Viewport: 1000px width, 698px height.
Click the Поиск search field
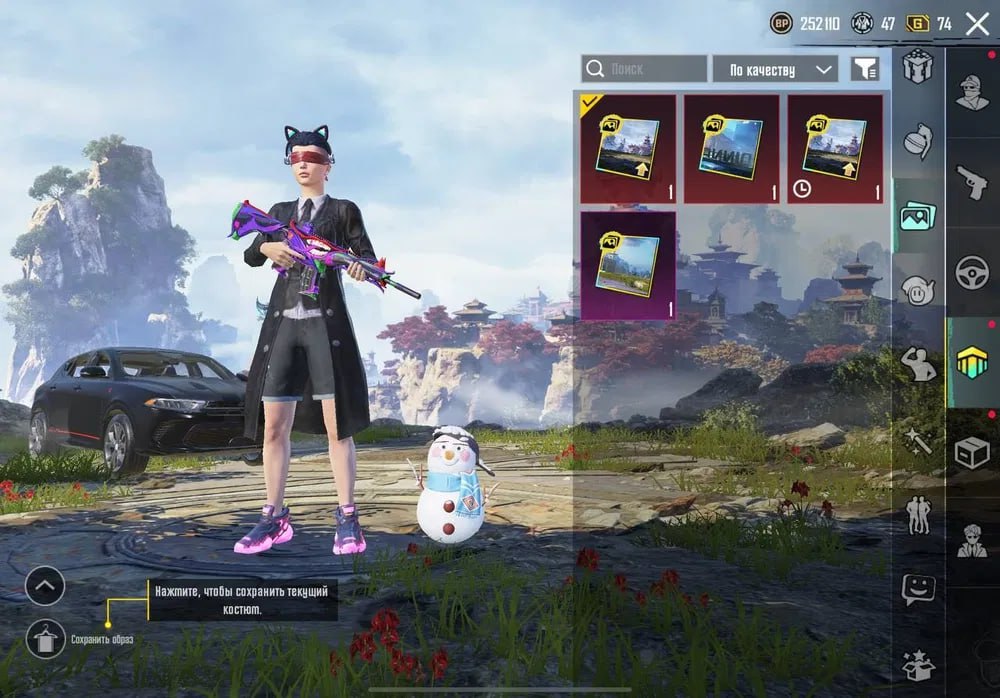[645, 69]
